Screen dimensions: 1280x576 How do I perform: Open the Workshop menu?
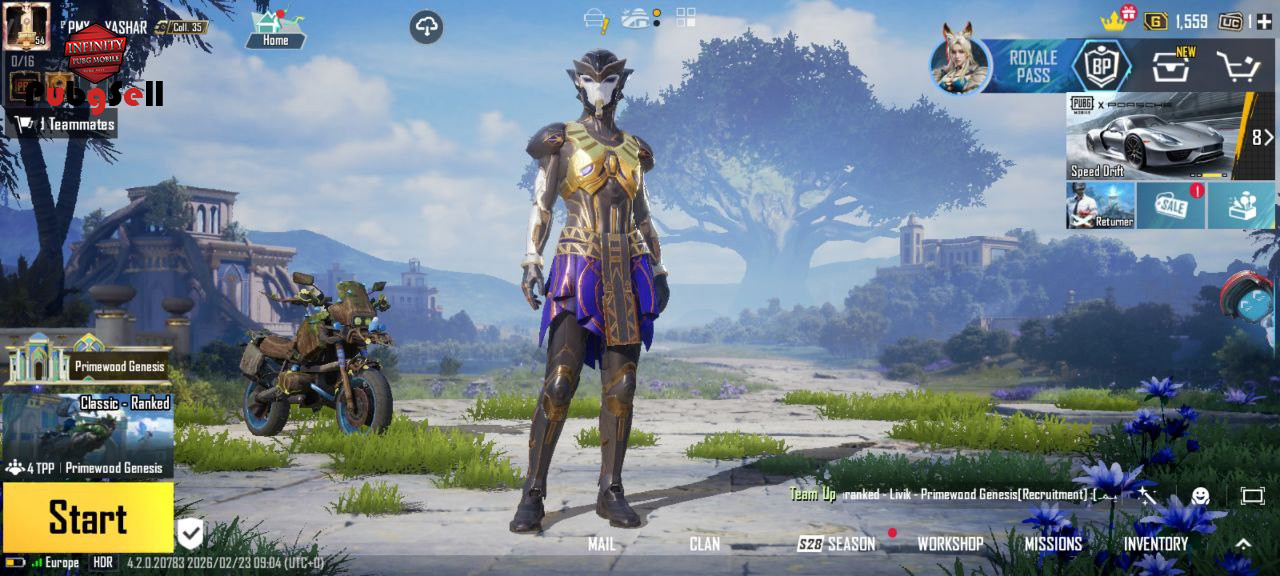(x=950, y=544)
